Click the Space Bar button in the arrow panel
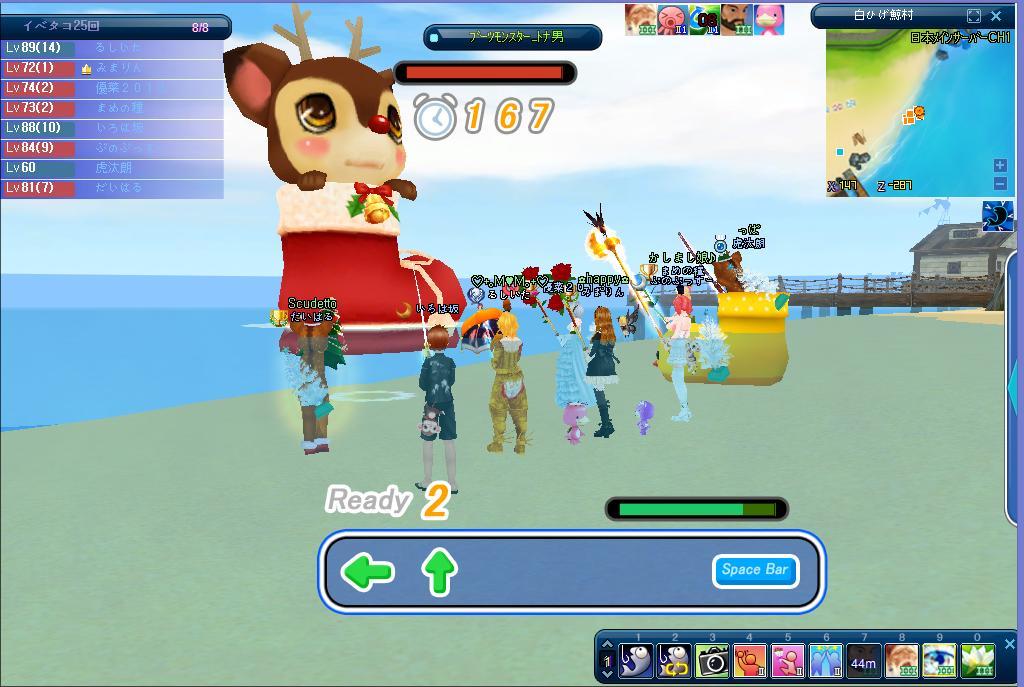1024x687 pixels. (755, 570)
